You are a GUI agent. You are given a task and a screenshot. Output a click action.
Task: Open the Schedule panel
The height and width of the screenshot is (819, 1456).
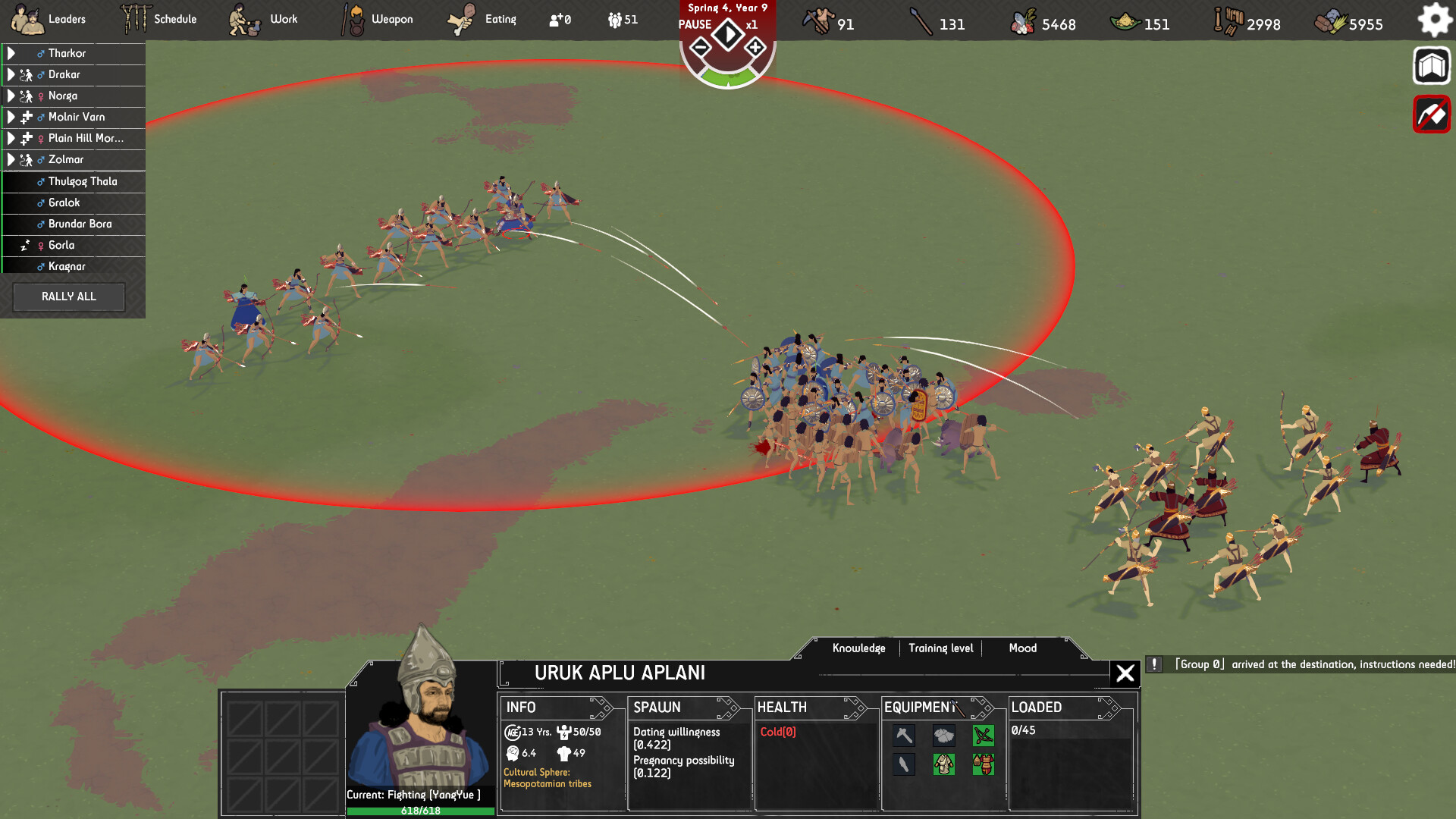pyautogui.click(x=174, y=19)
